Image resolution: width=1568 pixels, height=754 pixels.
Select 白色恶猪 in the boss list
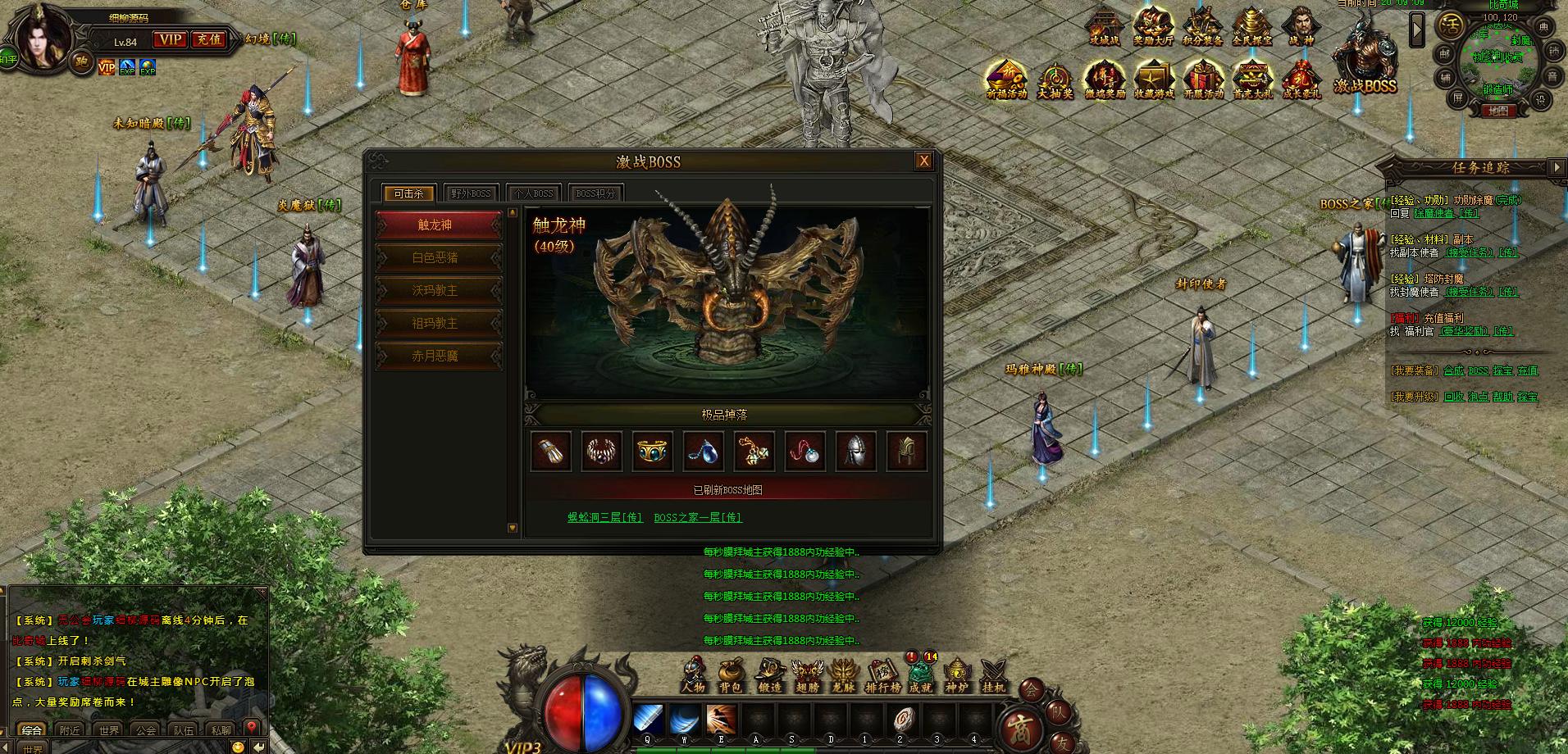coord(435,257)
